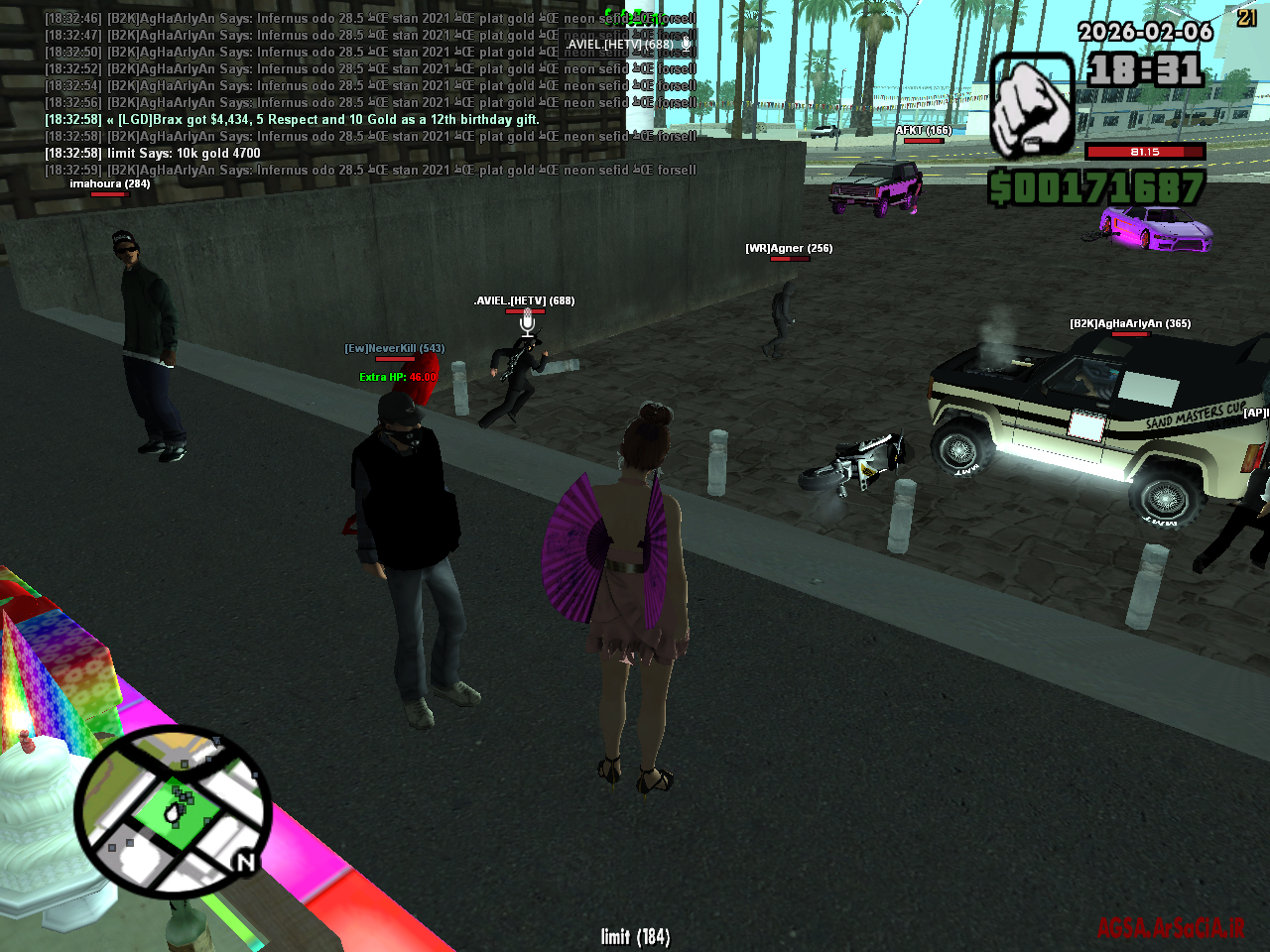
Task: Click the fist weapon icon in the HUD
Action: point(1032,104)
